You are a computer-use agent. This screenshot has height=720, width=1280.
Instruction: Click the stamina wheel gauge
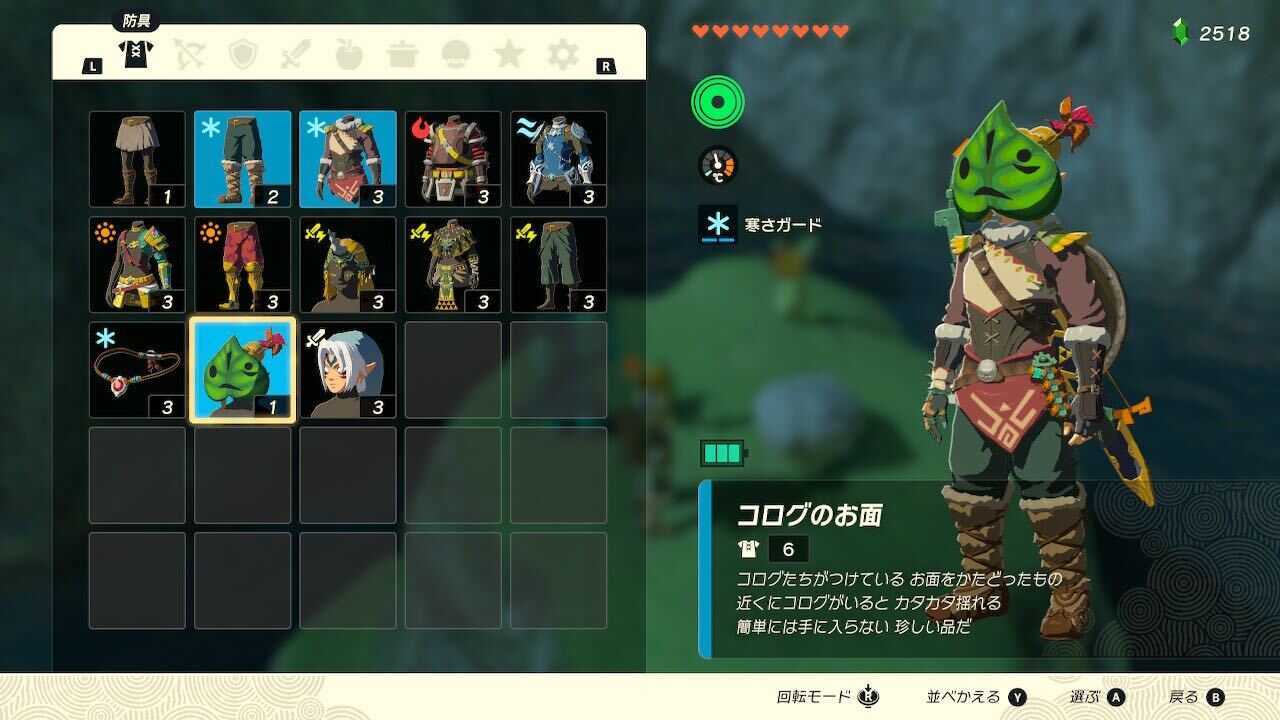point(716,104)
